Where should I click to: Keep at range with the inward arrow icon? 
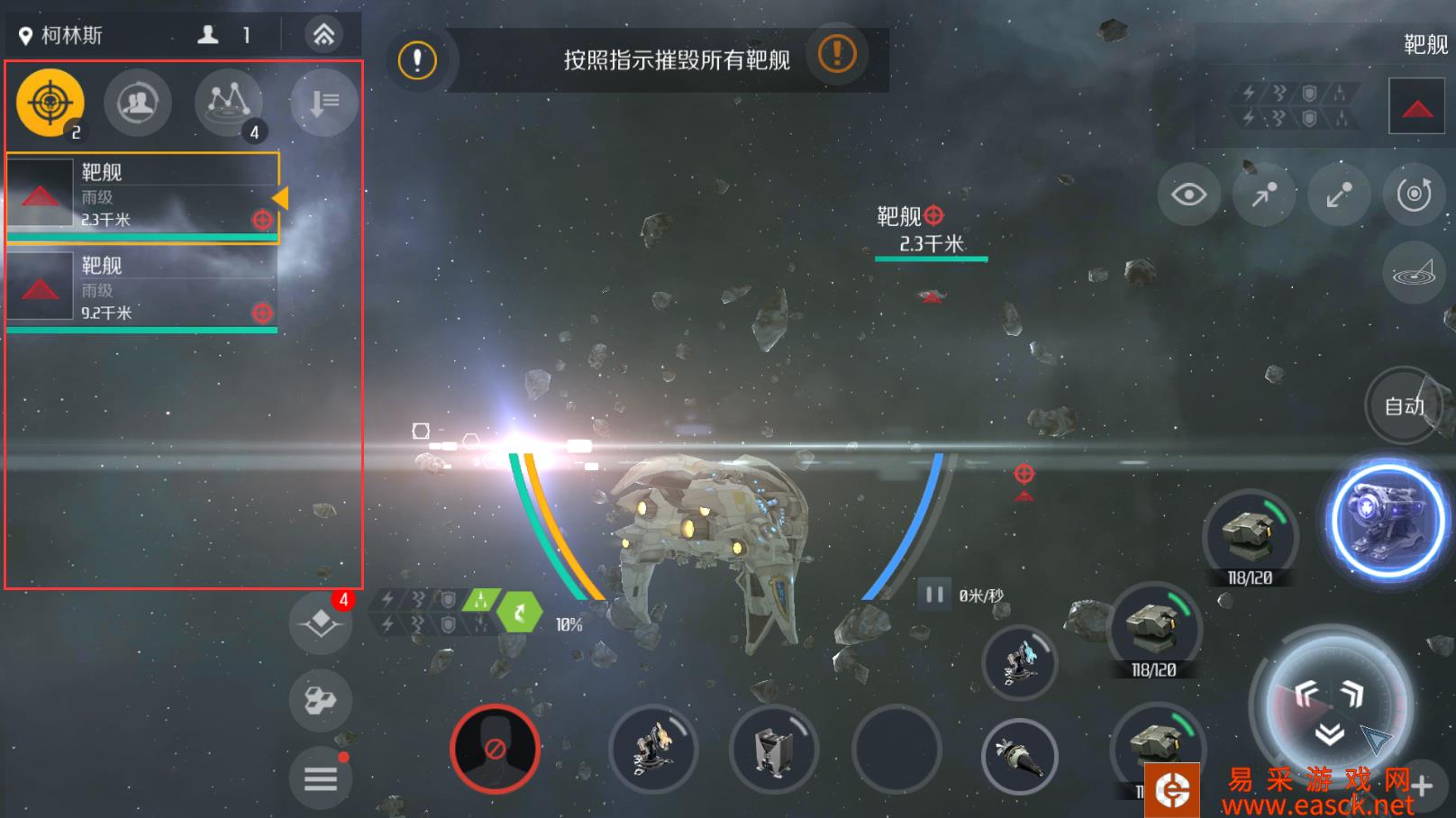1339,194
